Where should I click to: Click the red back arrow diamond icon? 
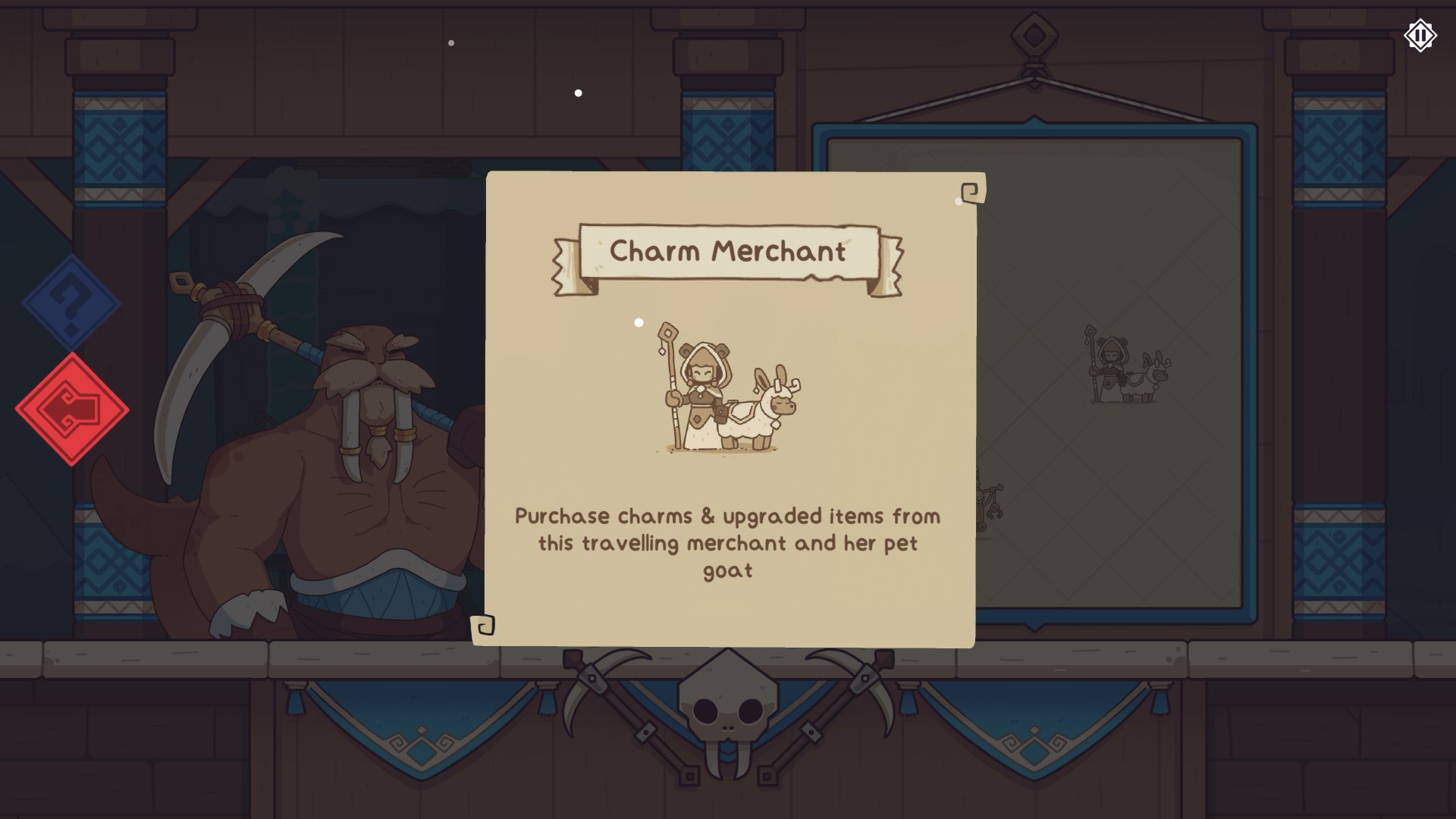pos(74,409)
